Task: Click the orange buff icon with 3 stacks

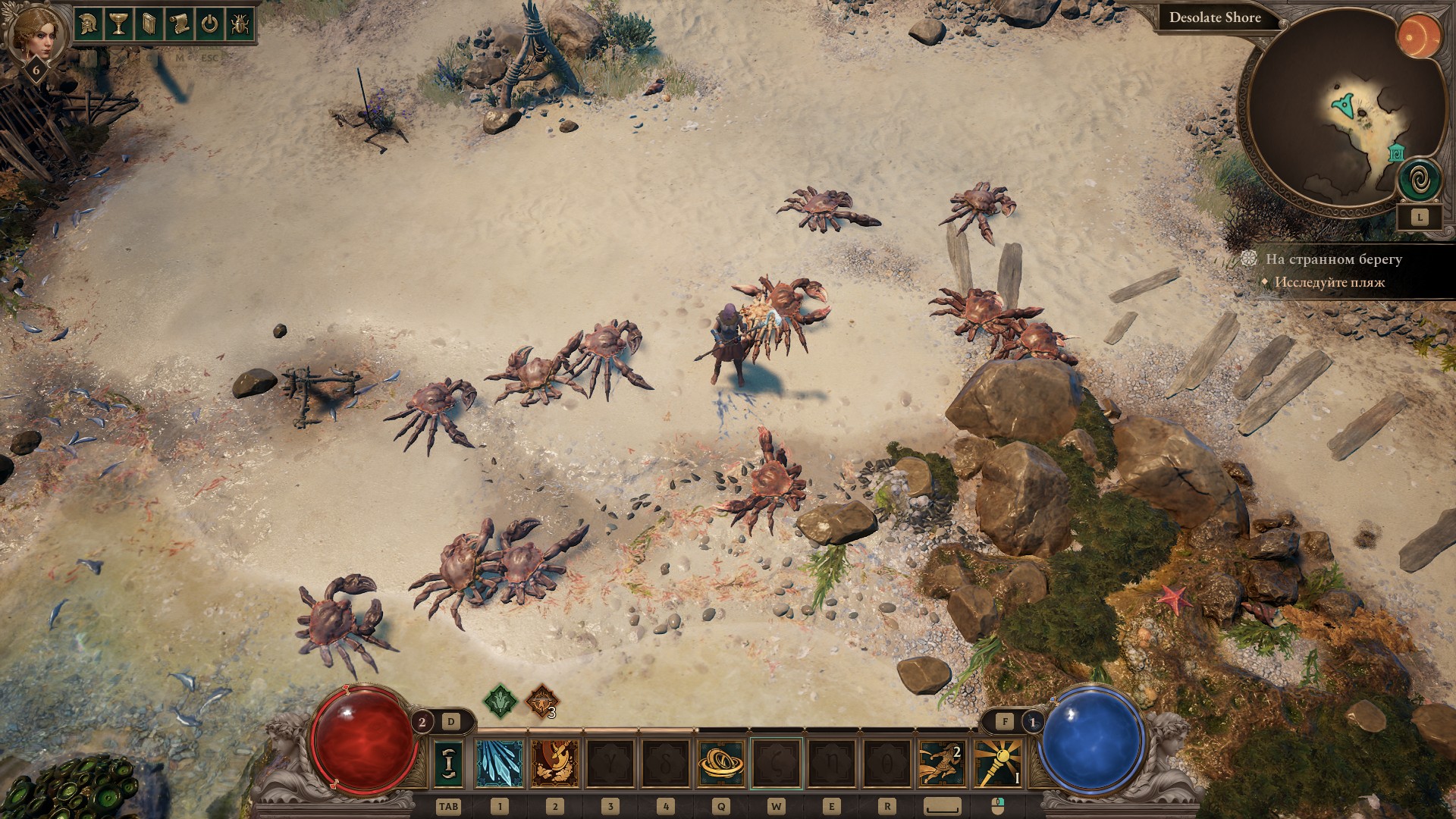Action: pyautogui.click(x=542, y=701)
